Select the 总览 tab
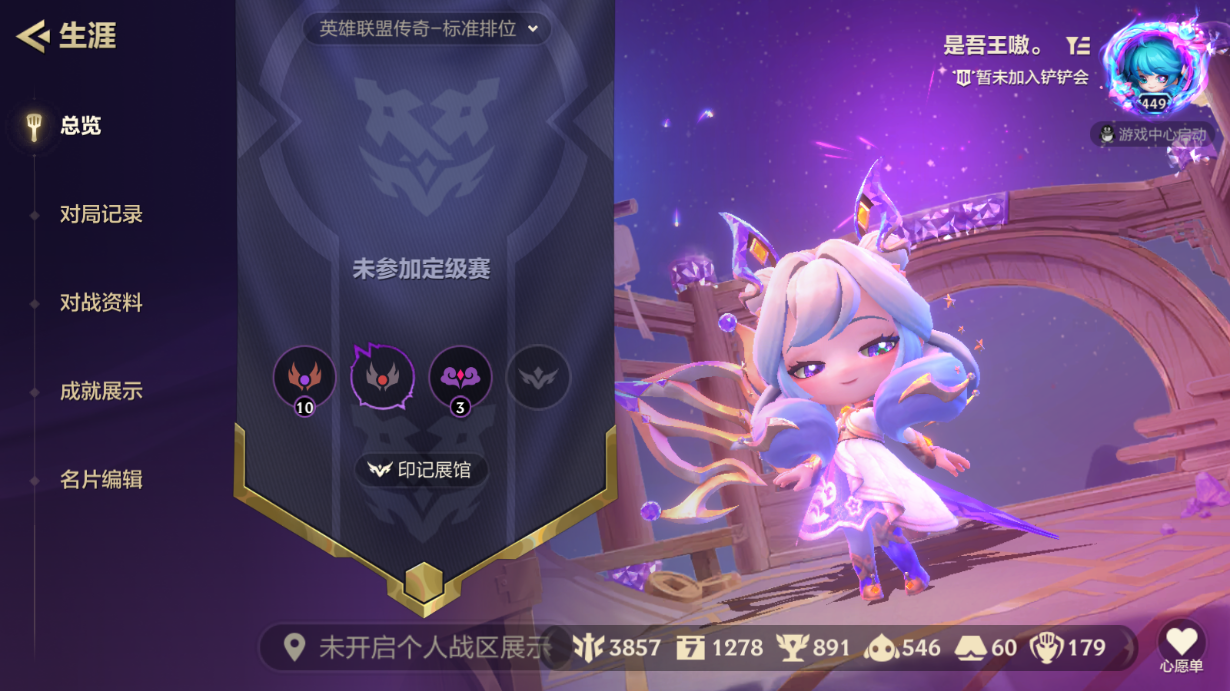Screen dimensions: 1230x691 pyautogui.click(x=80, y=126)
